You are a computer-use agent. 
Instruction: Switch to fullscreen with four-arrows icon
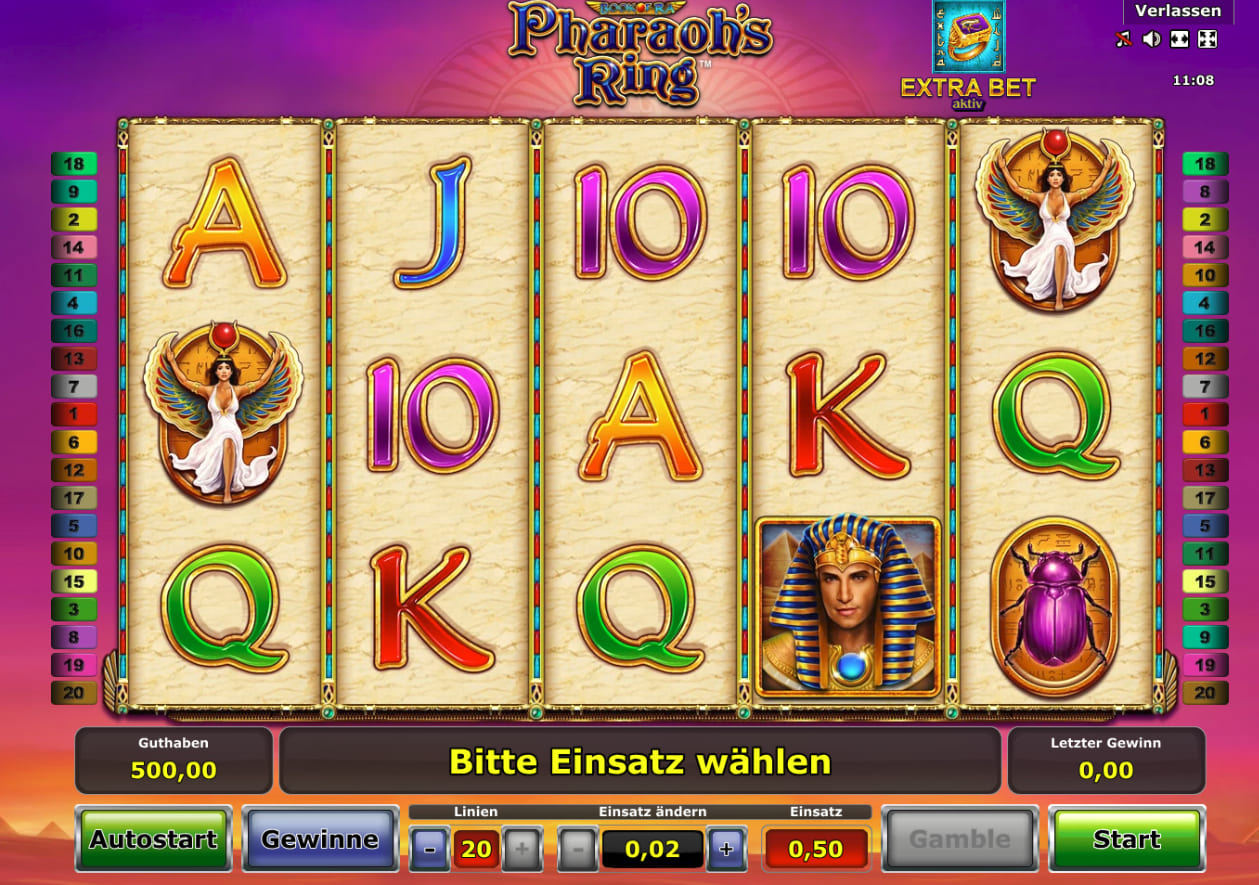1207,40
